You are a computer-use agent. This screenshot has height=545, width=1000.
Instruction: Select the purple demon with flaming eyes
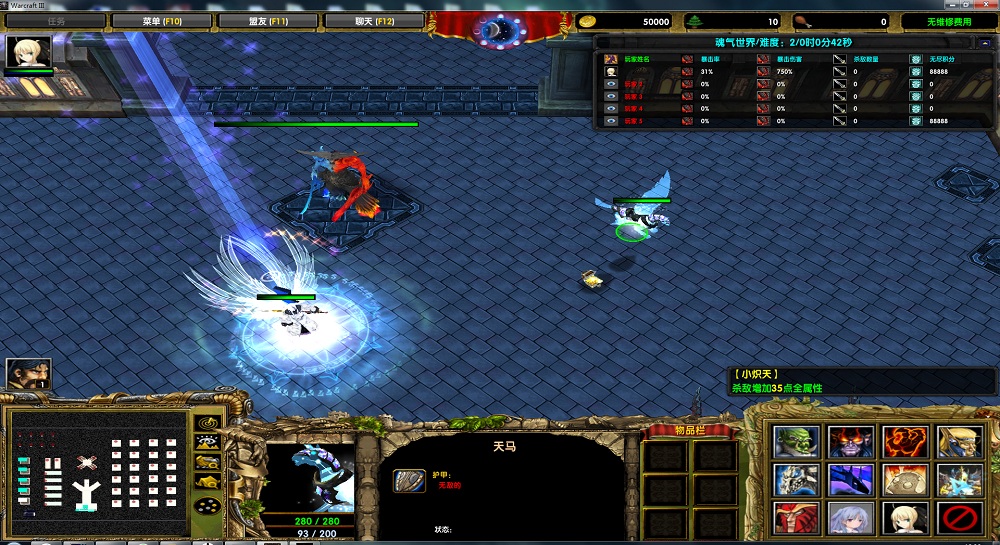point(850,442)
